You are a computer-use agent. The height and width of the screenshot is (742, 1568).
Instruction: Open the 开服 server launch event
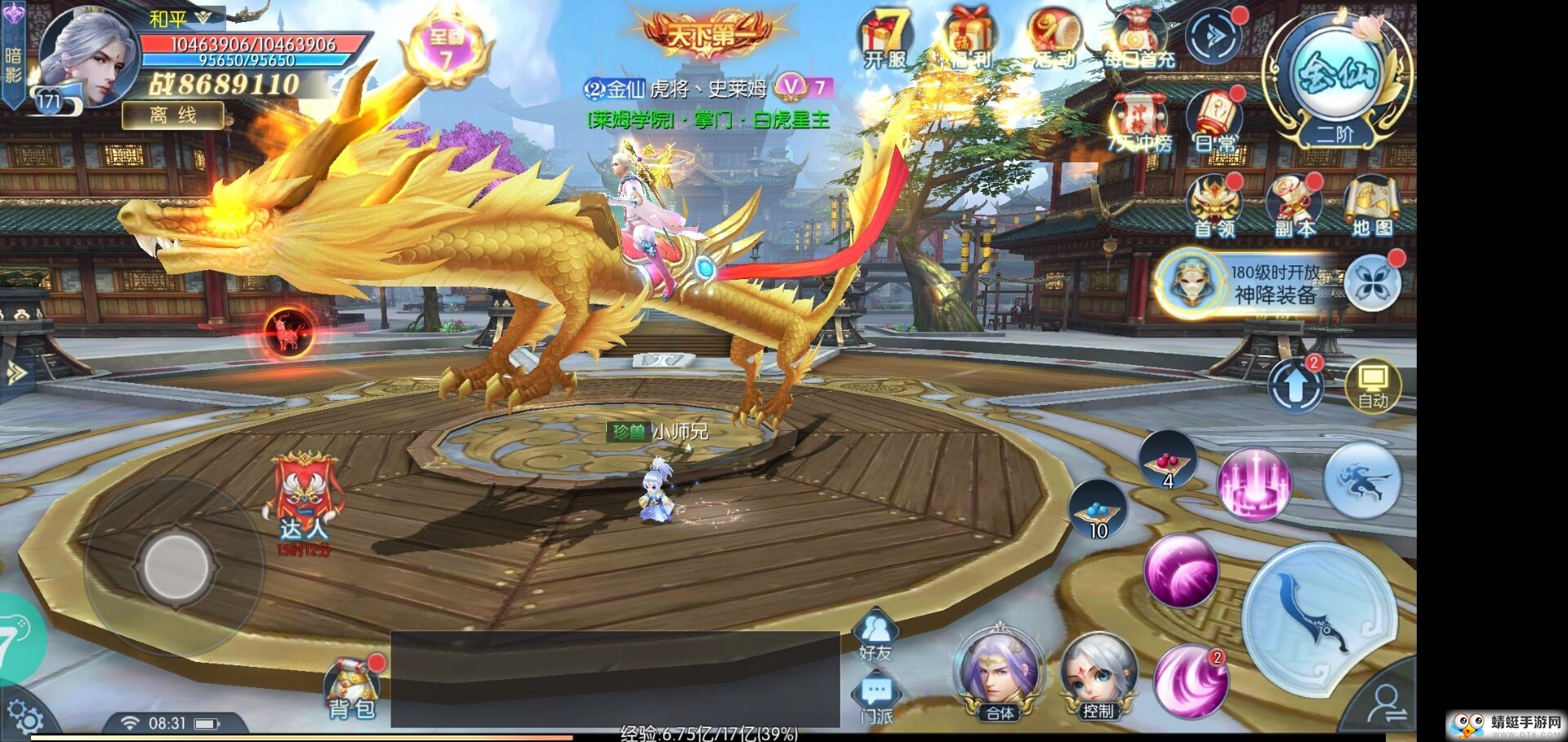(886, 38)
